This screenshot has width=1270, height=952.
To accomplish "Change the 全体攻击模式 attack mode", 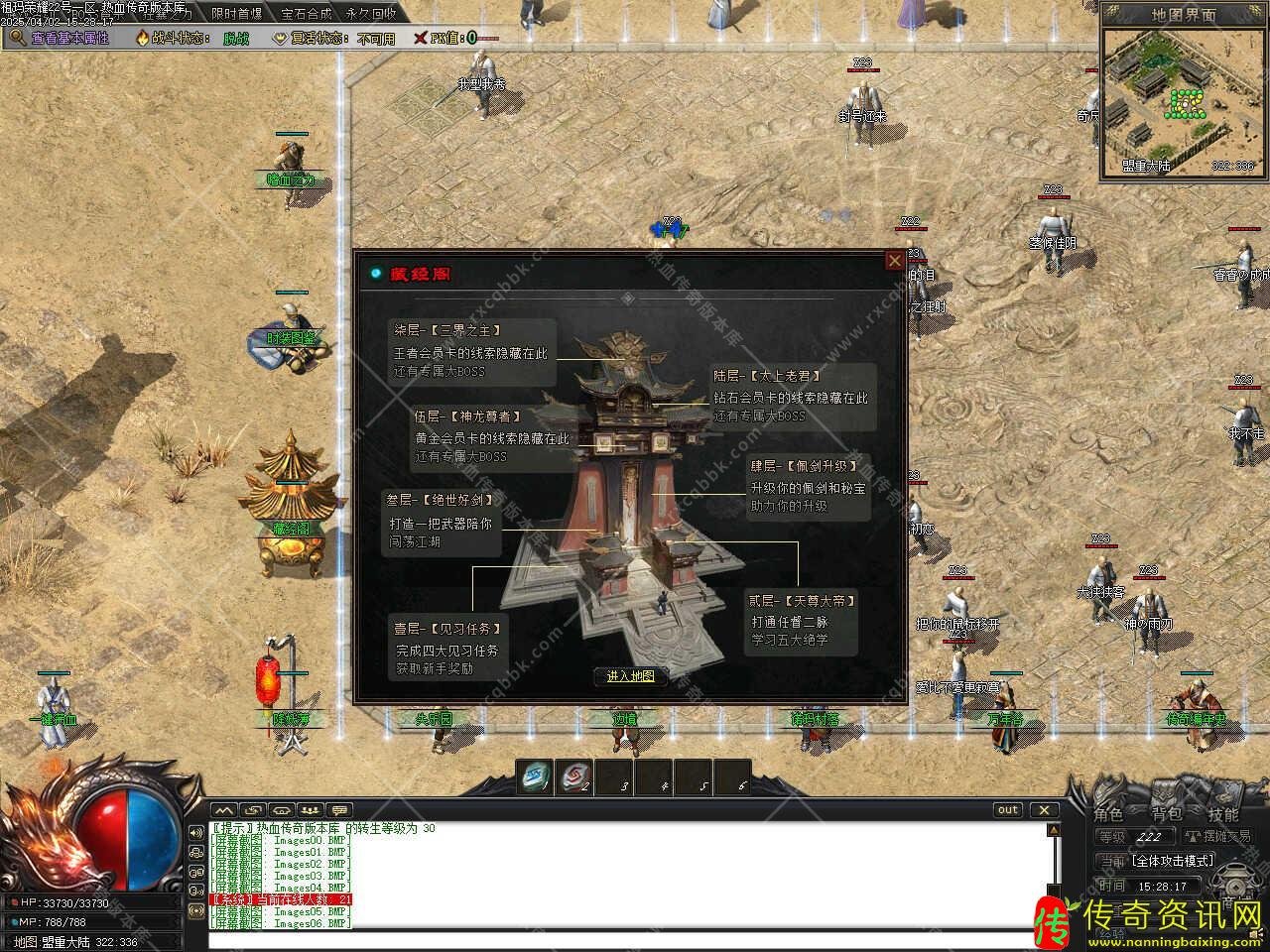I will pos(1172,861).
